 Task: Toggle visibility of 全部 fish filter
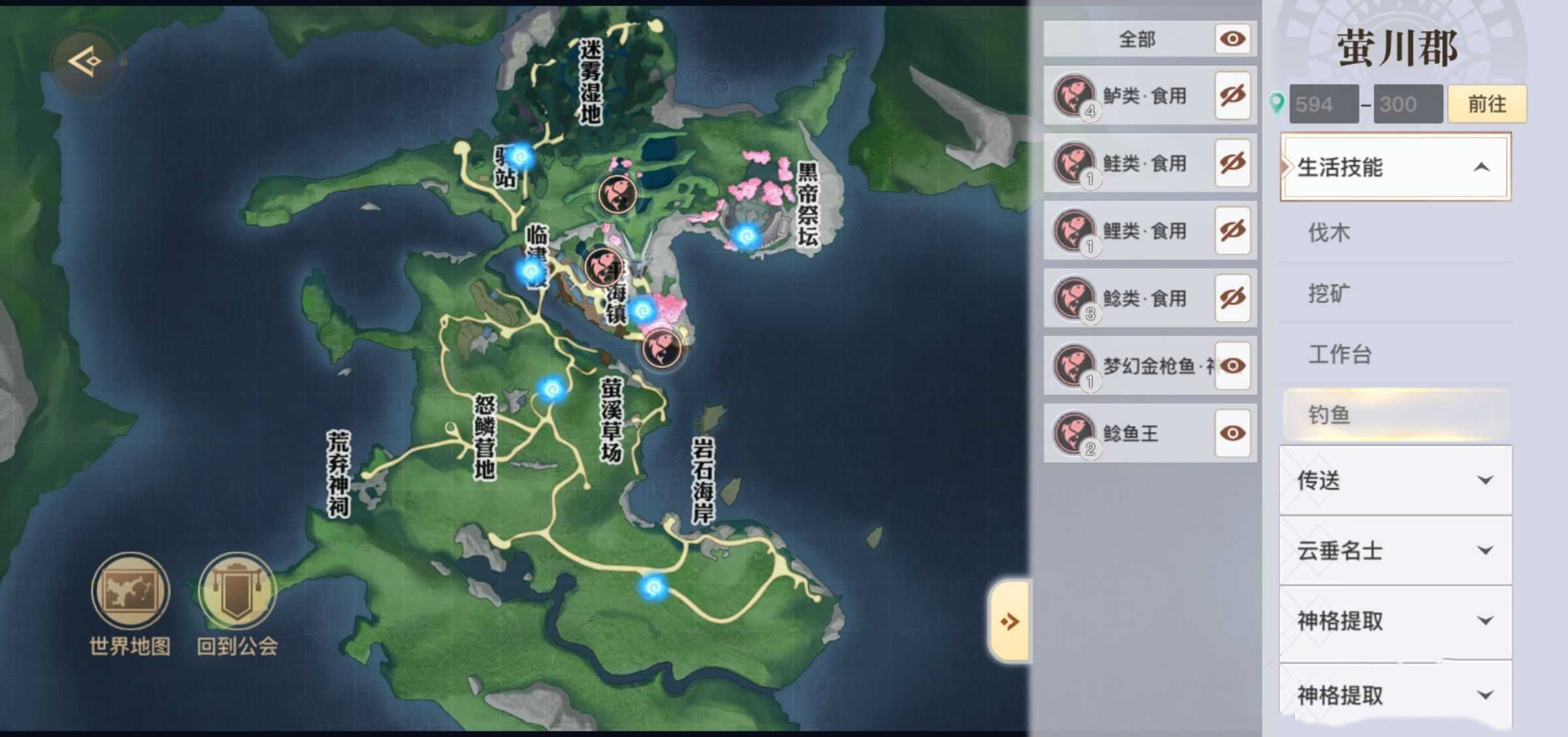[1232, 39]
